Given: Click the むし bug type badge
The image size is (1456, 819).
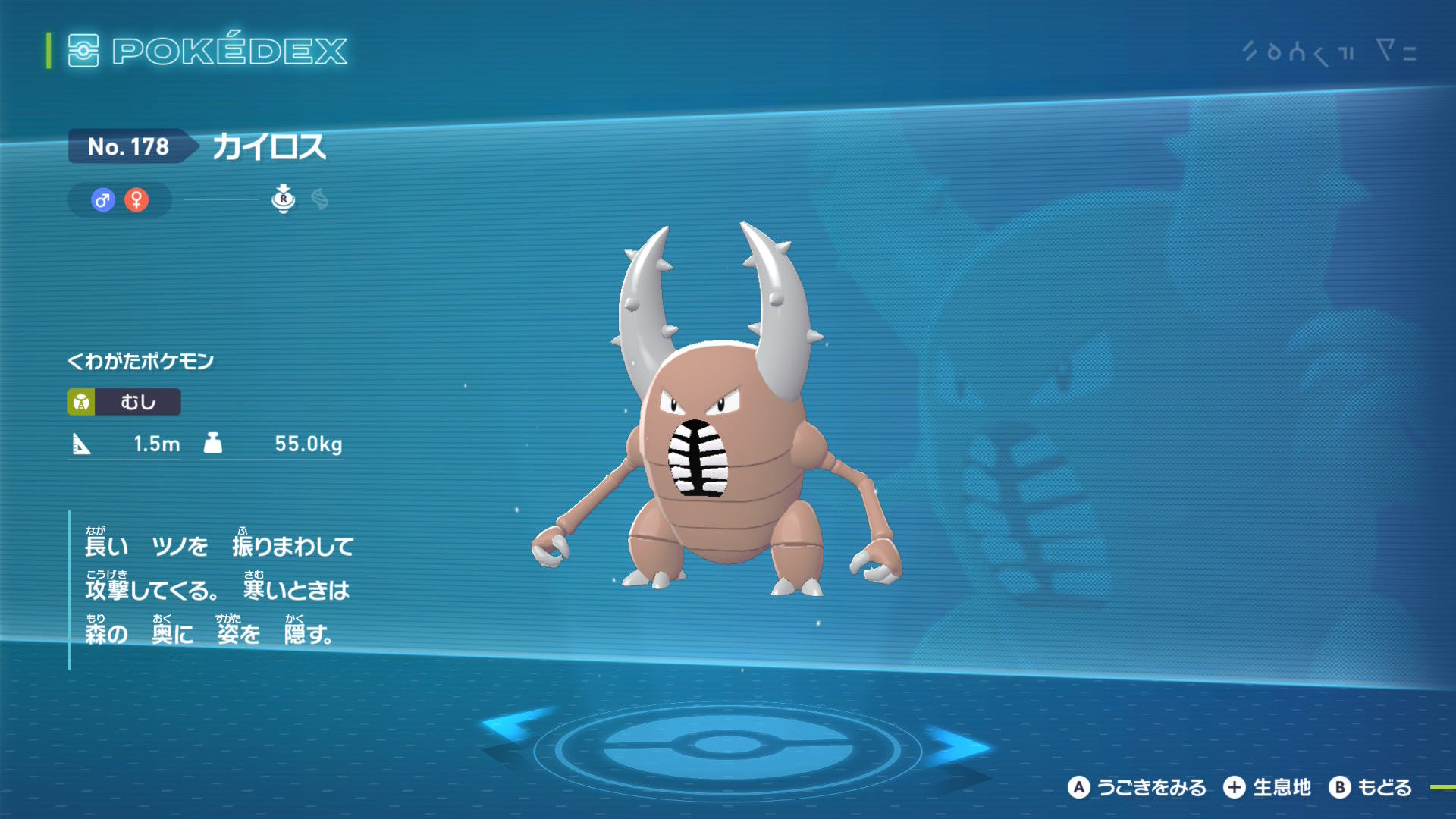Looking at the screenshot, I should coord(124,402).
